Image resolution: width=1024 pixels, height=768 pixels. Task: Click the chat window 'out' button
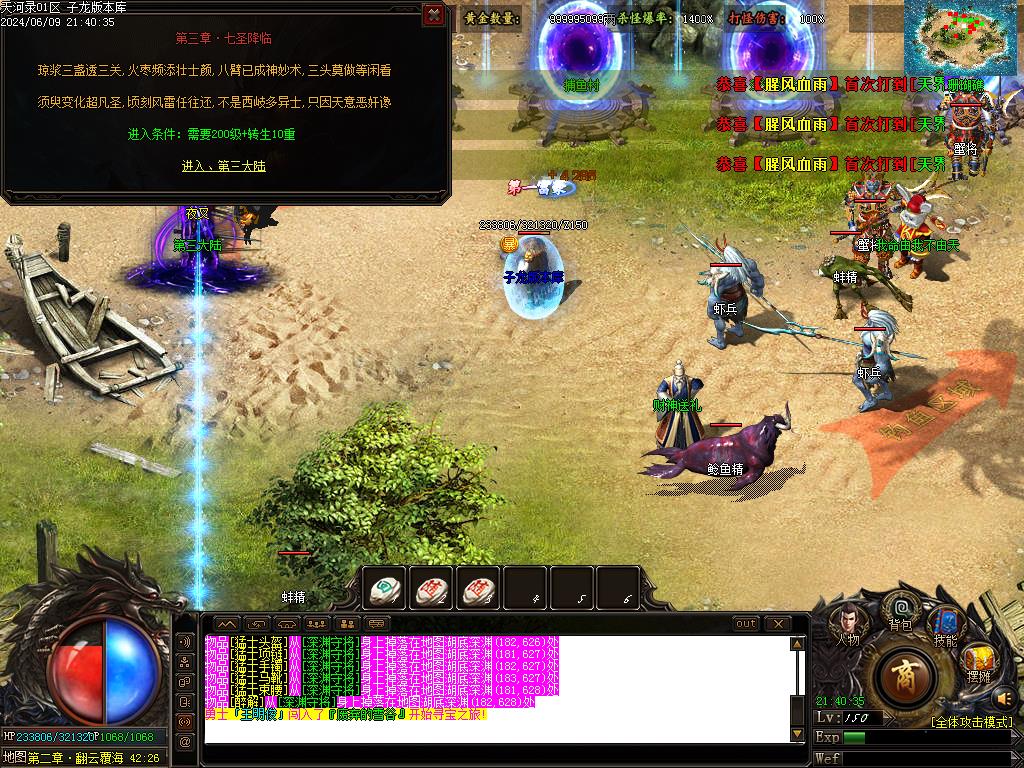(746, 624)
